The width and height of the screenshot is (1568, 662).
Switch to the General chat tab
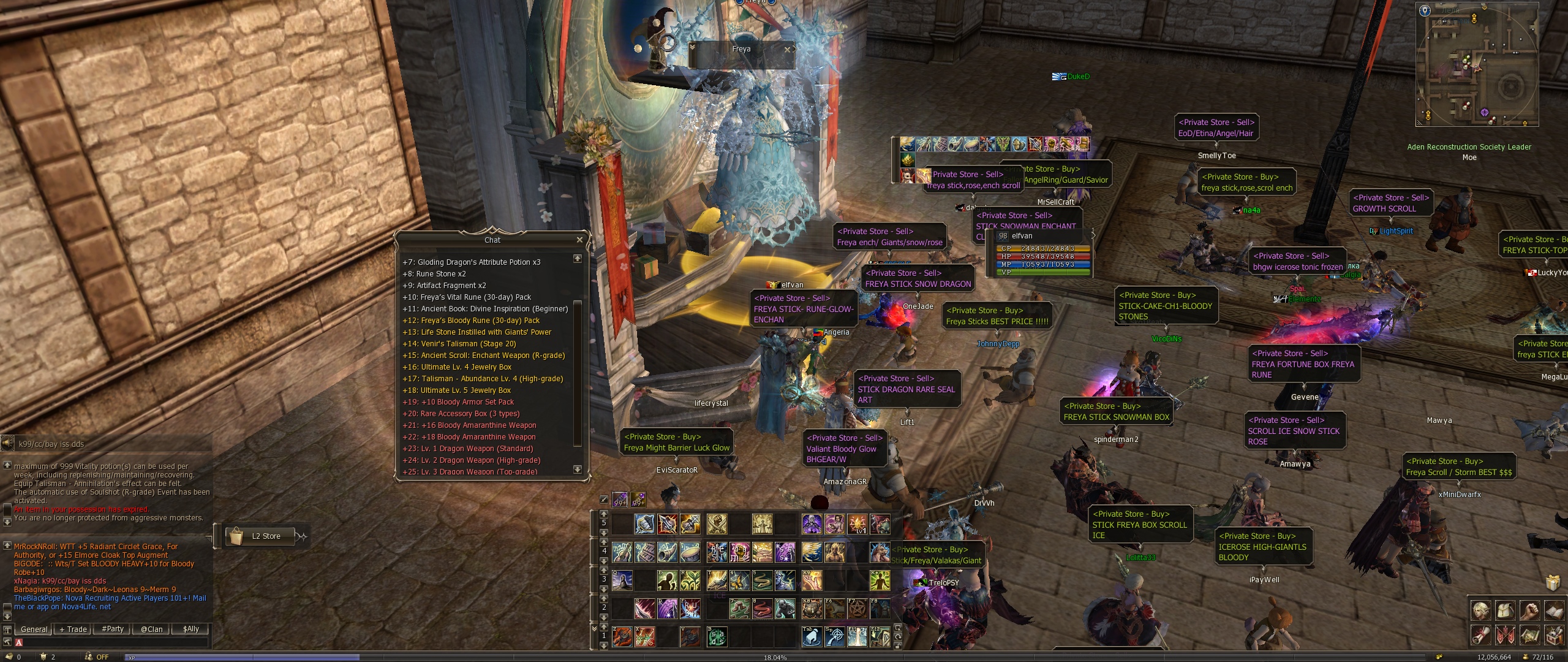[x=34, y=629]
